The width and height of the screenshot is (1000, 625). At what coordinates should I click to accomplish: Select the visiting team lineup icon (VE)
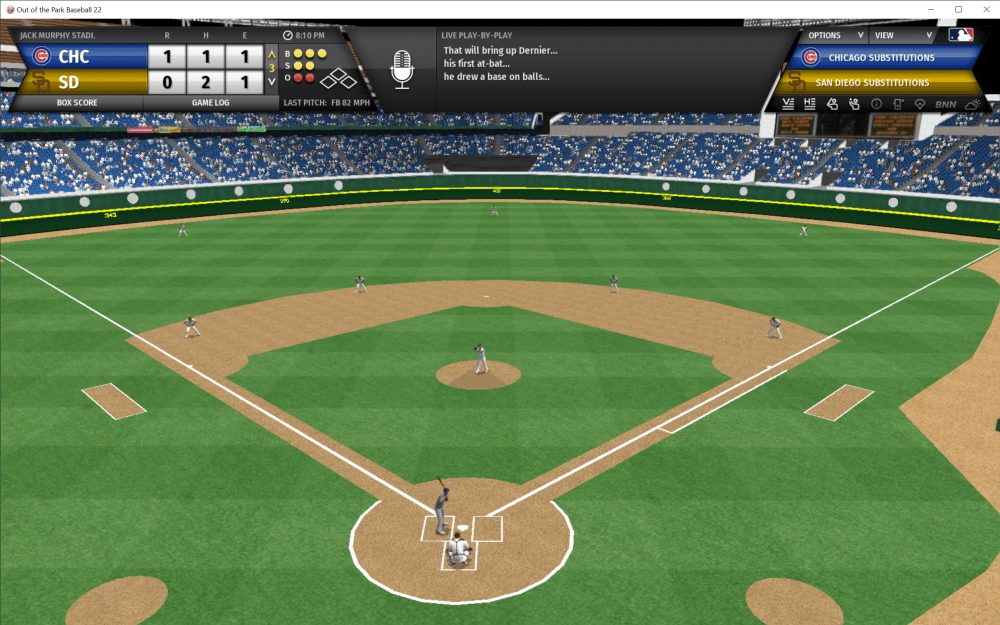pyautogui.click(x=788, y=104)
